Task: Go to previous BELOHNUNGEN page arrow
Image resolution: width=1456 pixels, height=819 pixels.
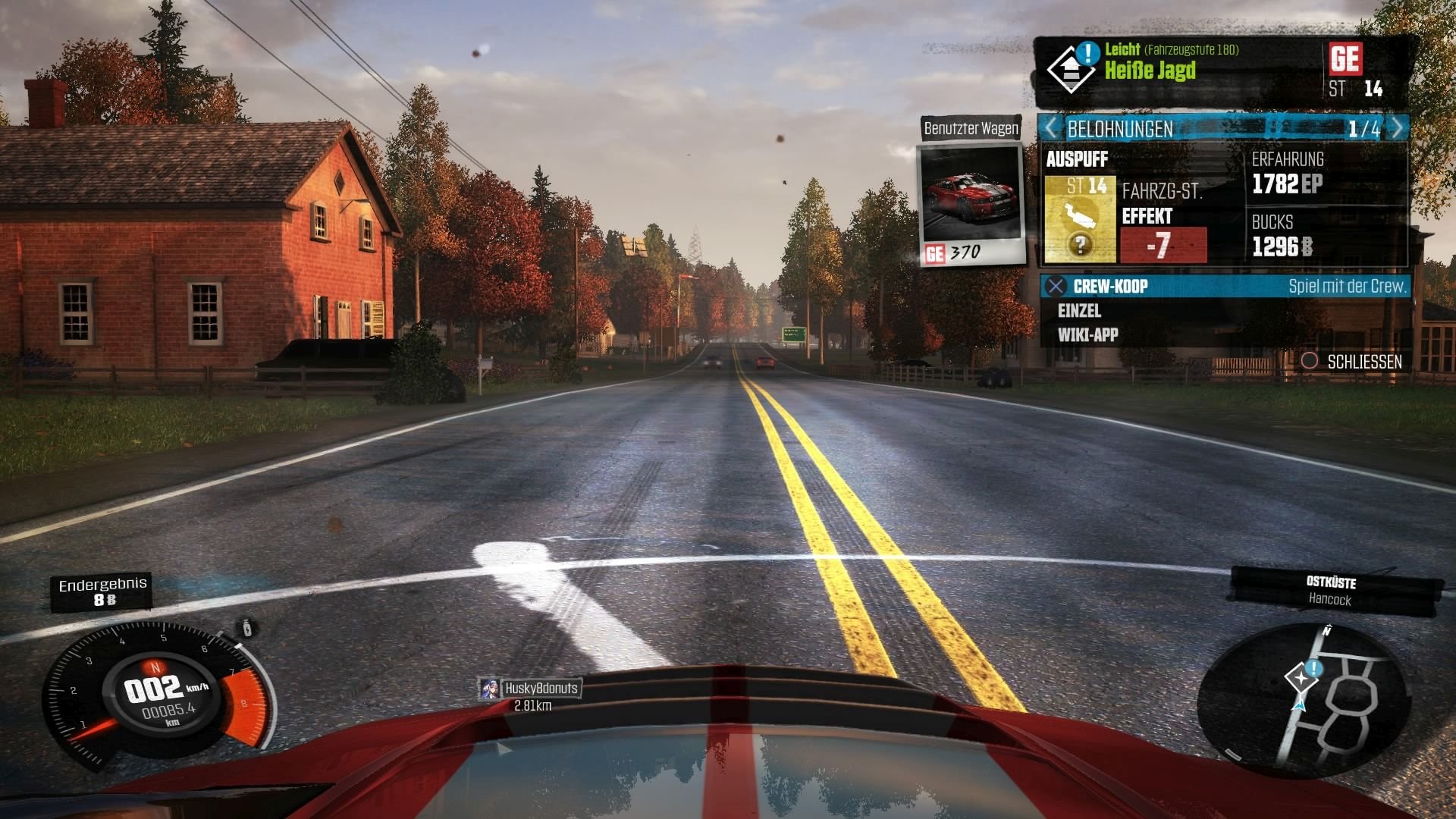Action: coord(1051,128)
